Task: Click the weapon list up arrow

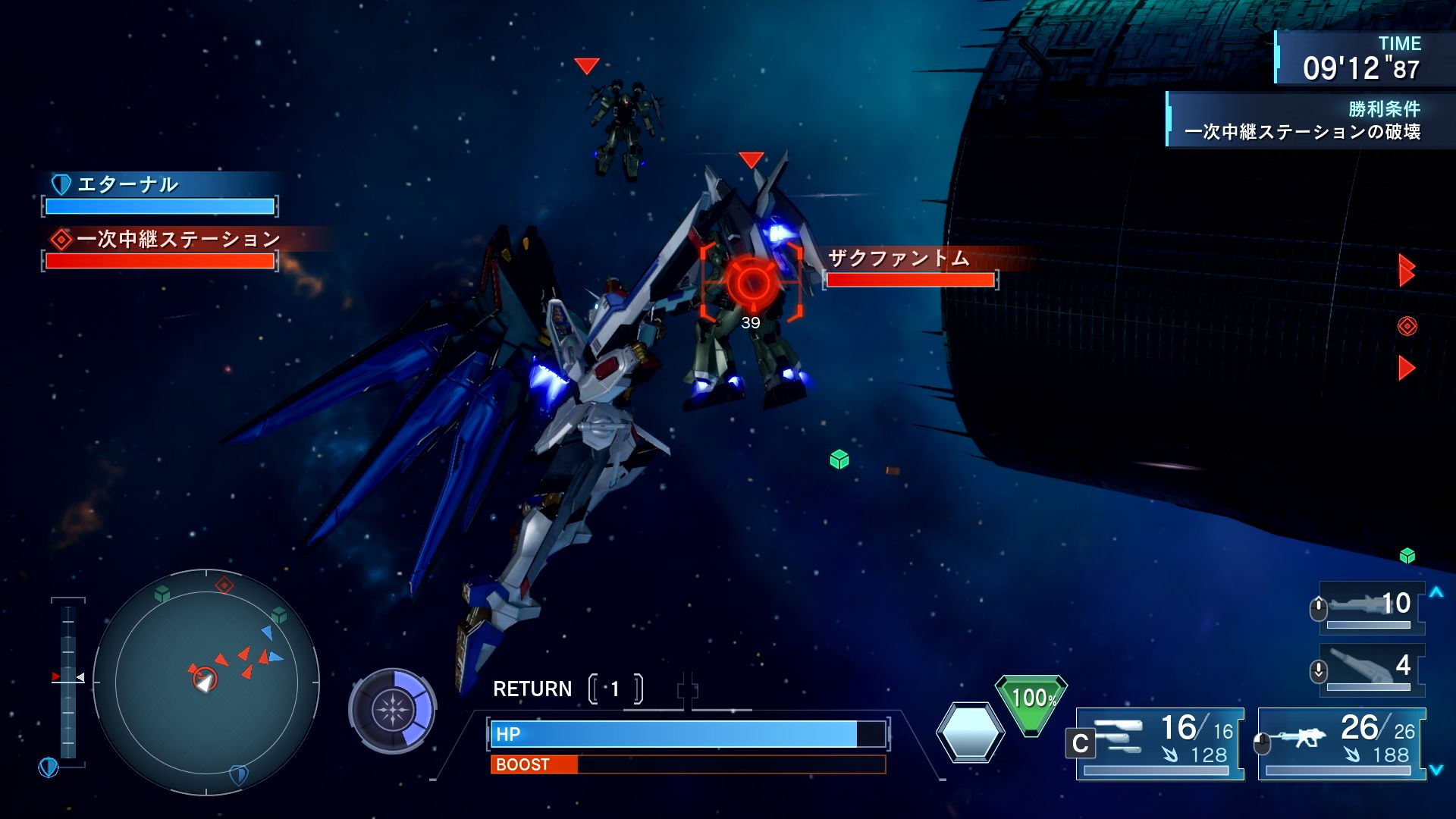Action: (x=1436, y=592)
